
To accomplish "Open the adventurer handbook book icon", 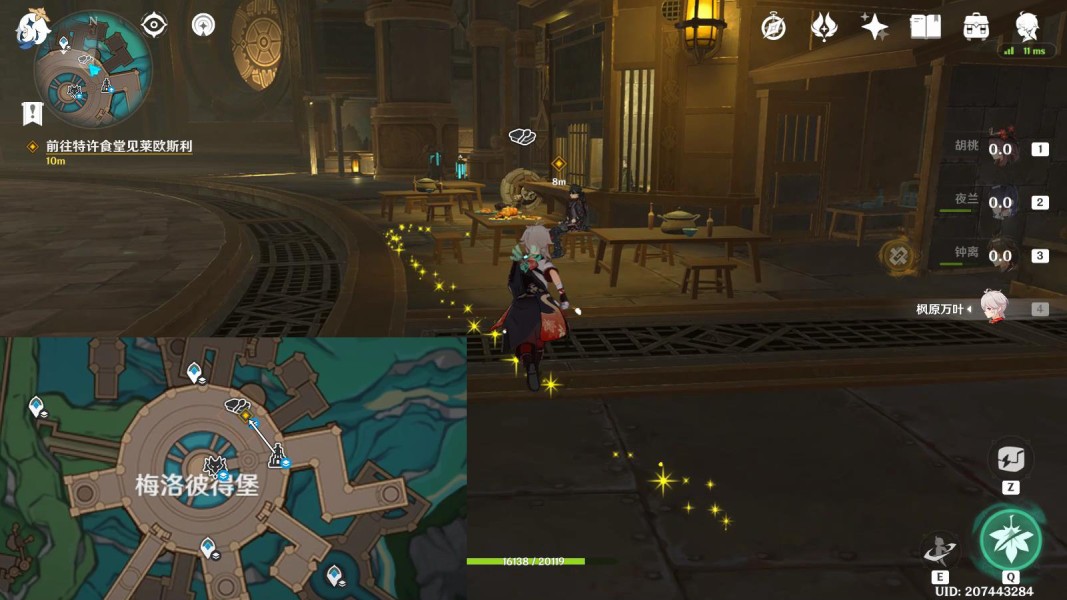I will pyautogui.click(x=925, y=27).
